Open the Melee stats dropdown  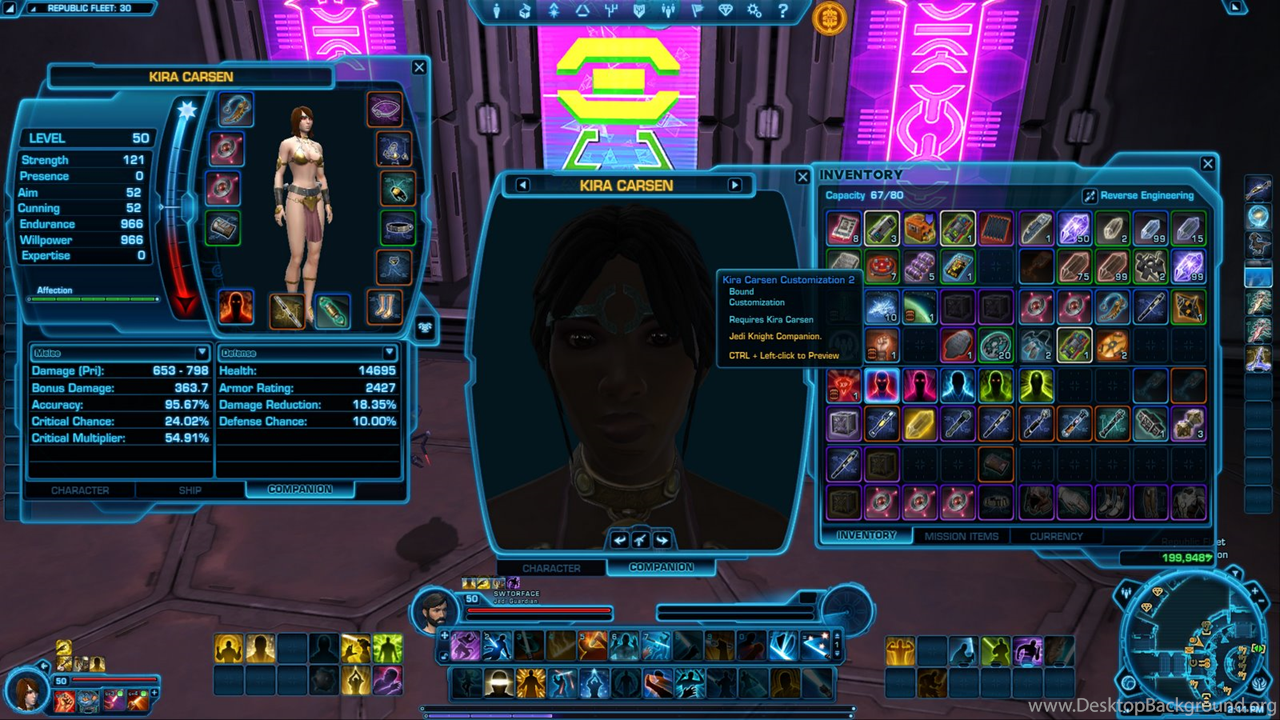[x=119, y=353]
